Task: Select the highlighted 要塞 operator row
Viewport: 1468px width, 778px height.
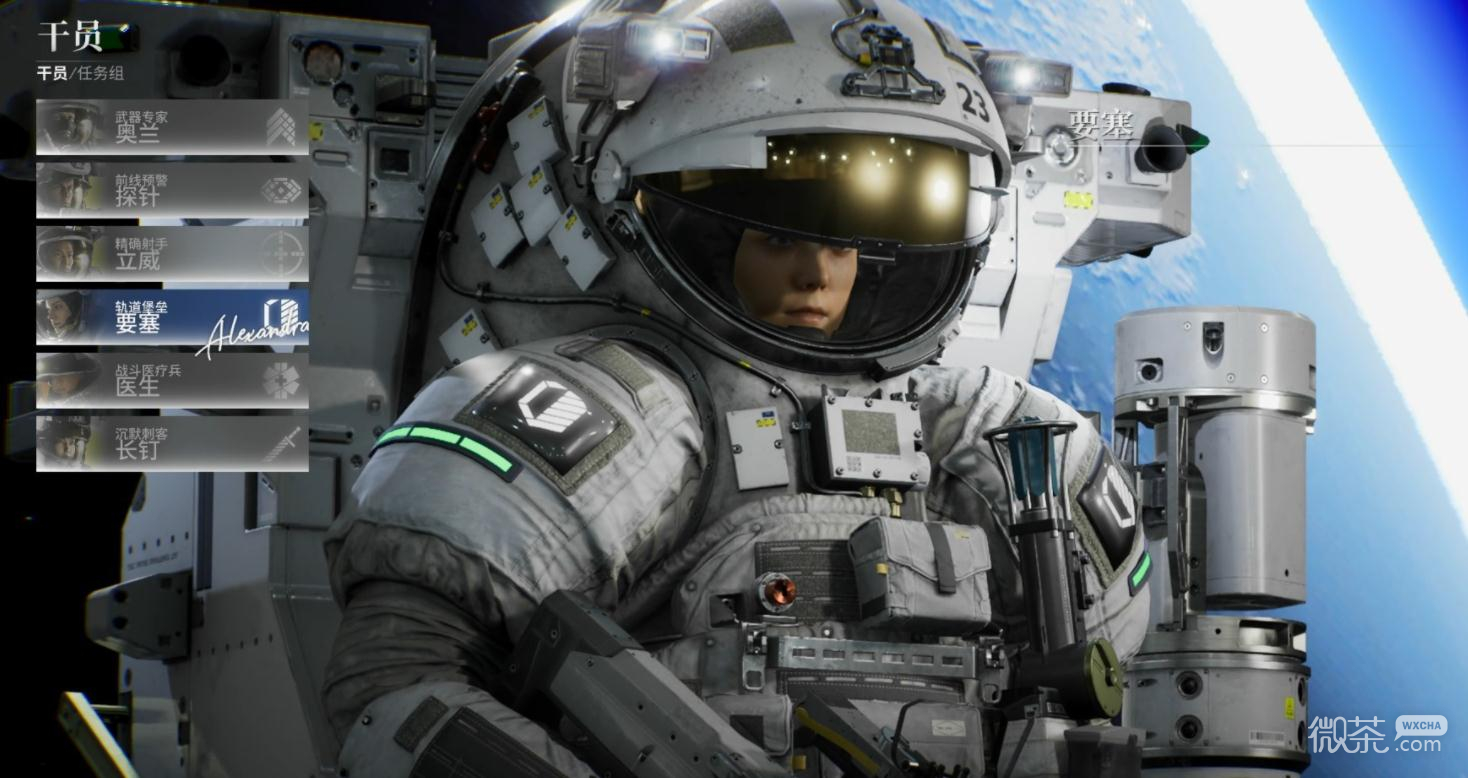Action: pos(172,317)
